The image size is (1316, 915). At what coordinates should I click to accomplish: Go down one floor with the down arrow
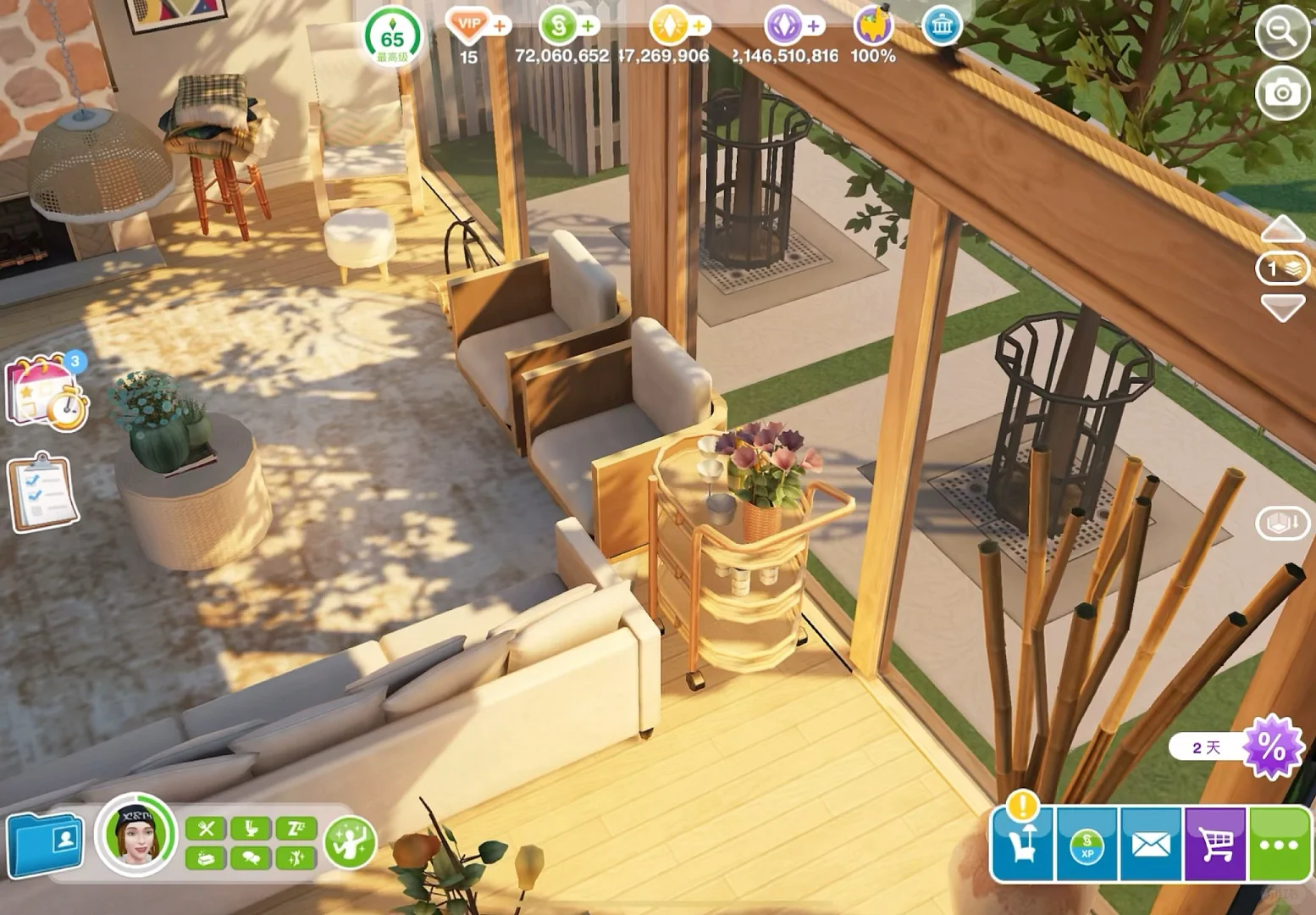point(1282,307)
